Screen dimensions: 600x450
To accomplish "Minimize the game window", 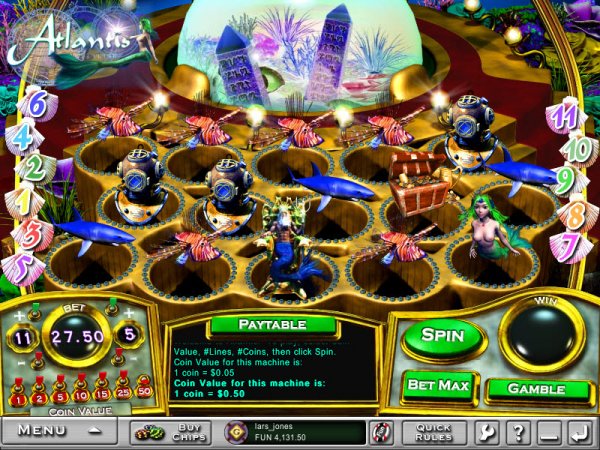I will tap(547, 432).
